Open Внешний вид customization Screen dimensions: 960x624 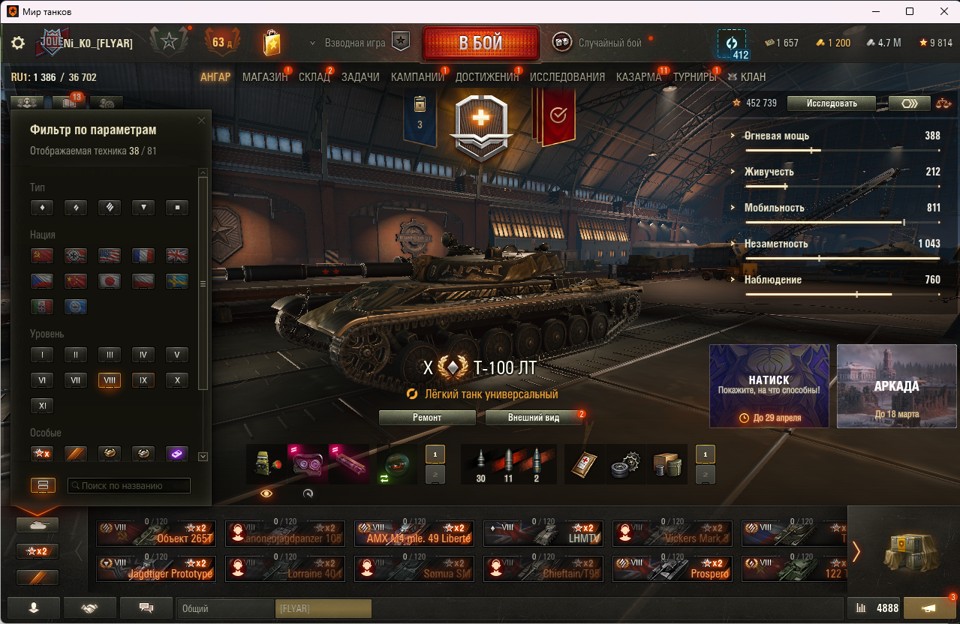click(533, 417)
